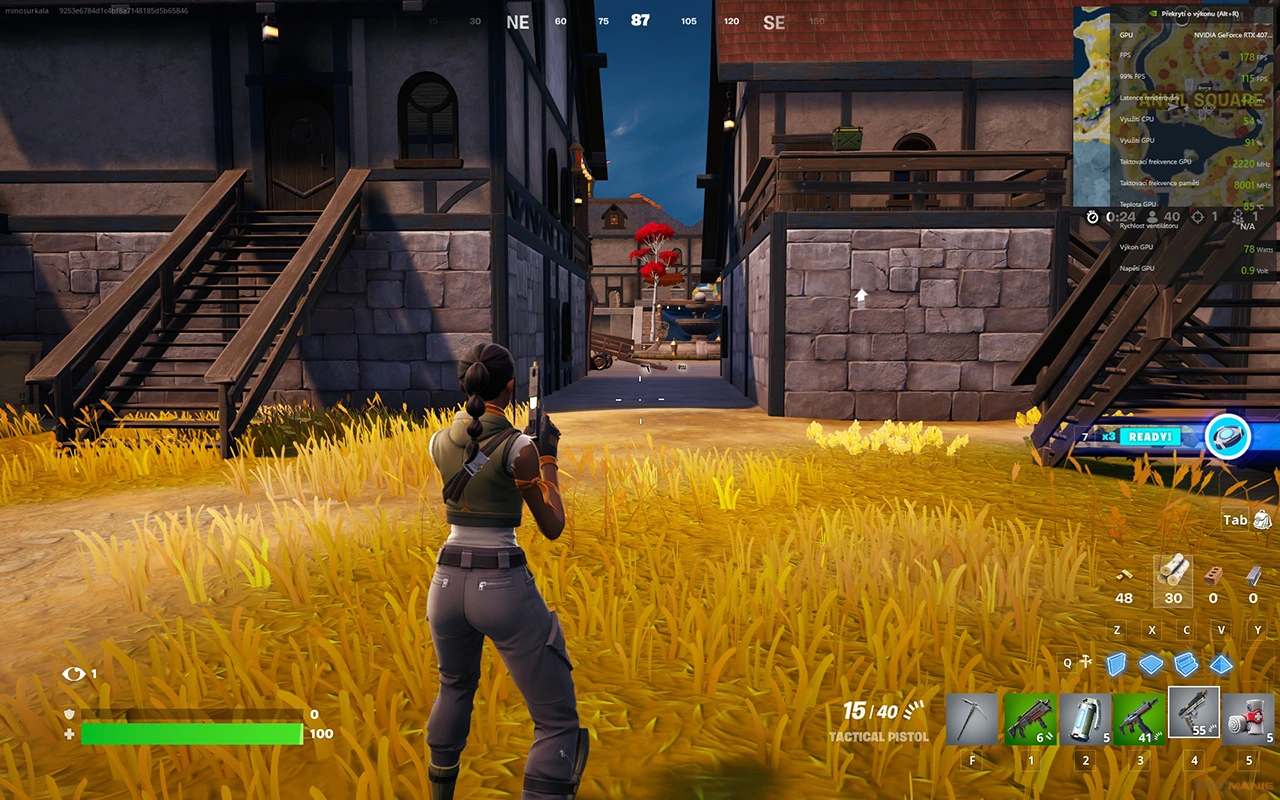Select the pickaxe slot in the hotbar
Viewport: 1280px width, 800px height.
pos(972,718)
